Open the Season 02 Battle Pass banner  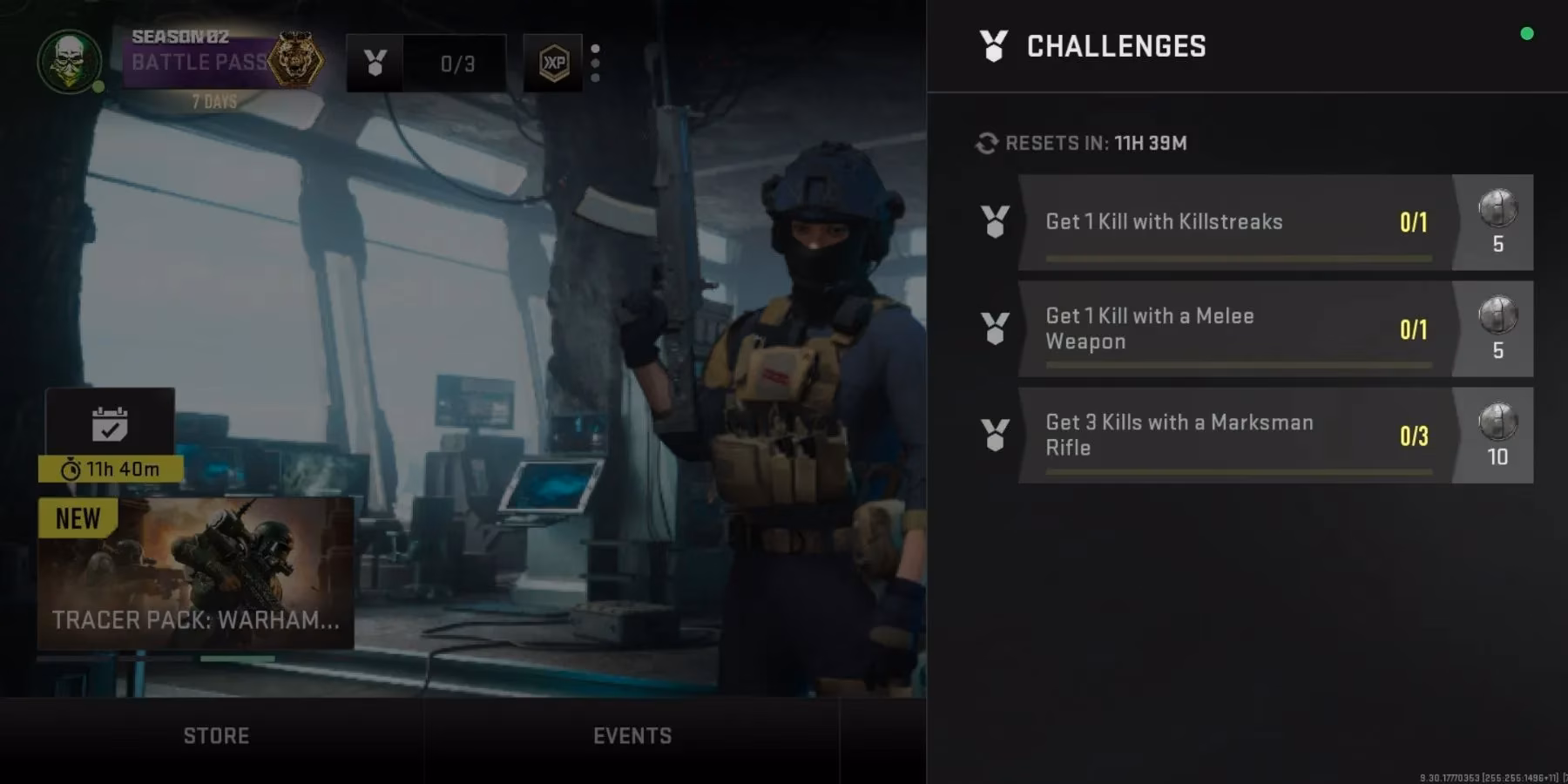(213, 63)
